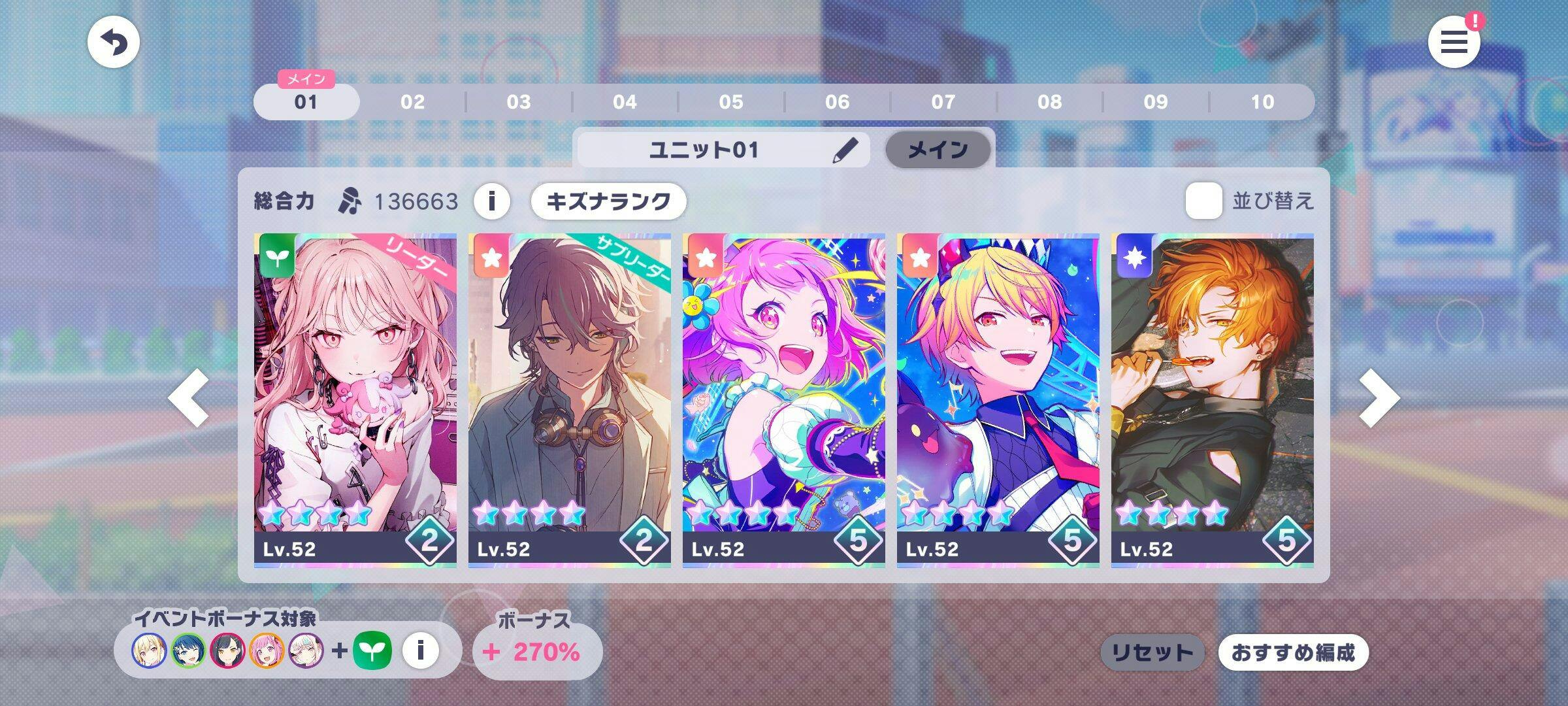Open unit tab 10
The height and width of the screenshot is (706, 1568).
click(1262, 102)
